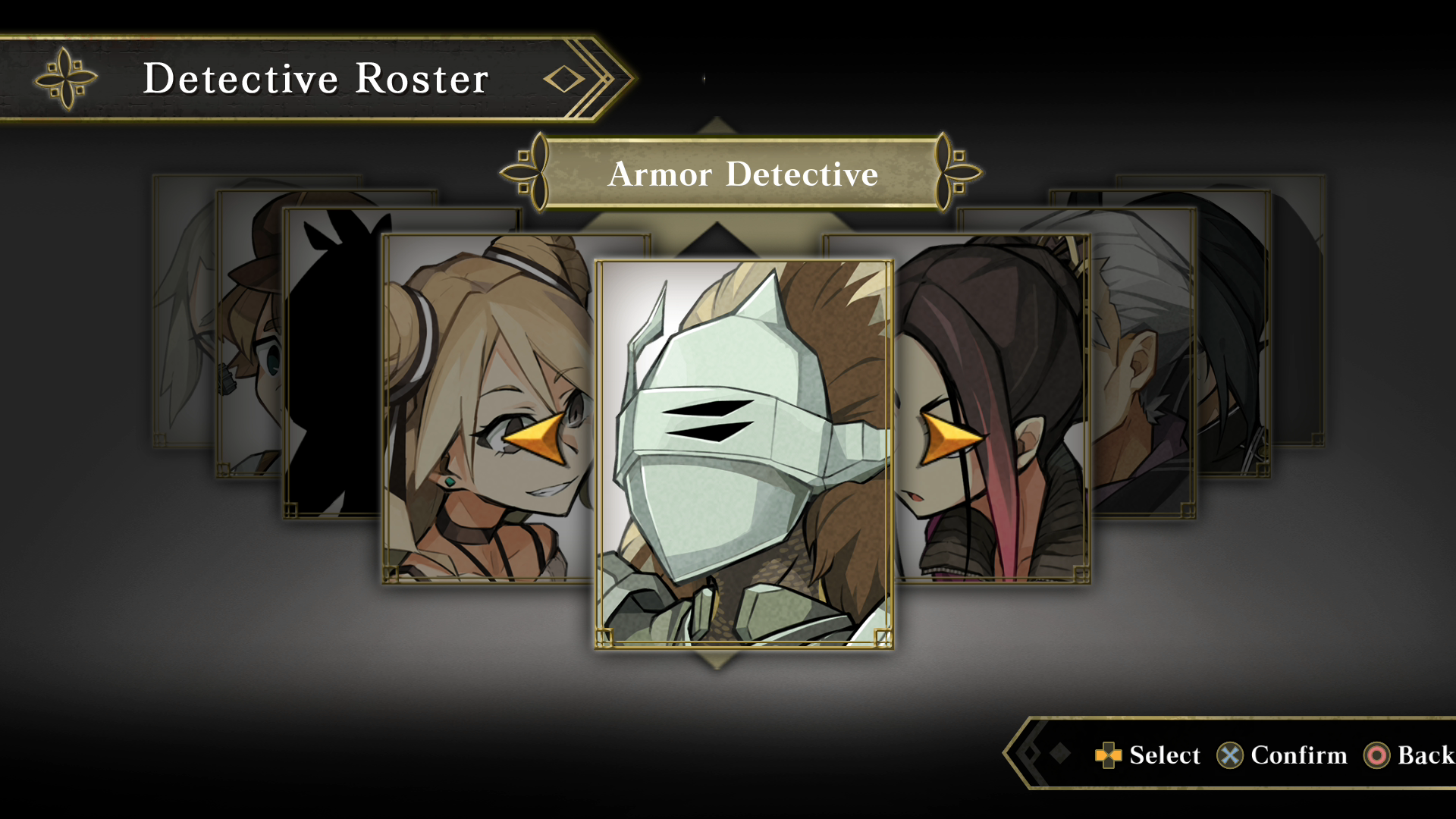Choose the blonde twin-bun detective card
The width and height of the screenshot is (1456, 819).
[x=485, y=379]
